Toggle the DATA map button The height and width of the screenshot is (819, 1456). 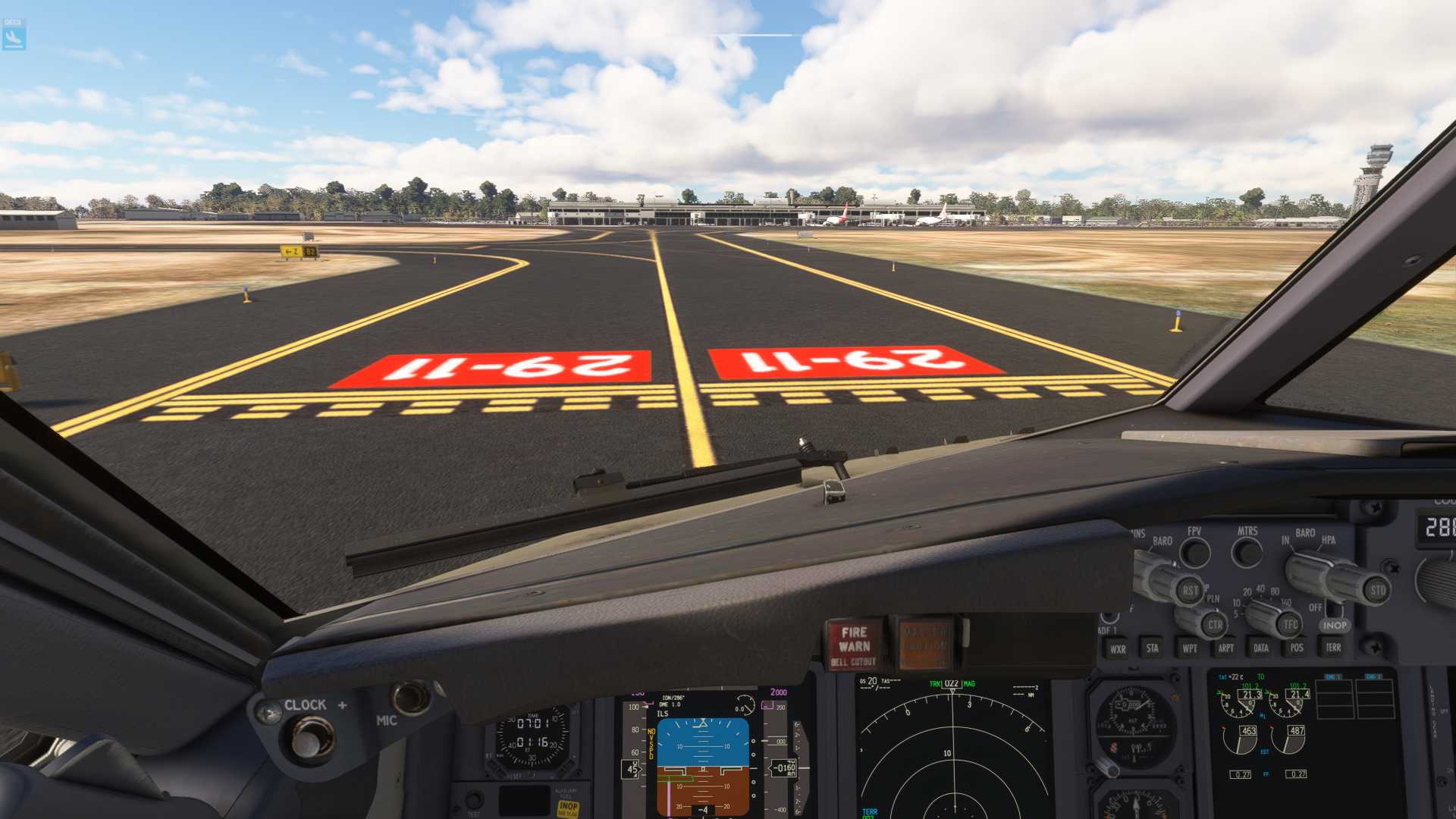pos(1260,648)
